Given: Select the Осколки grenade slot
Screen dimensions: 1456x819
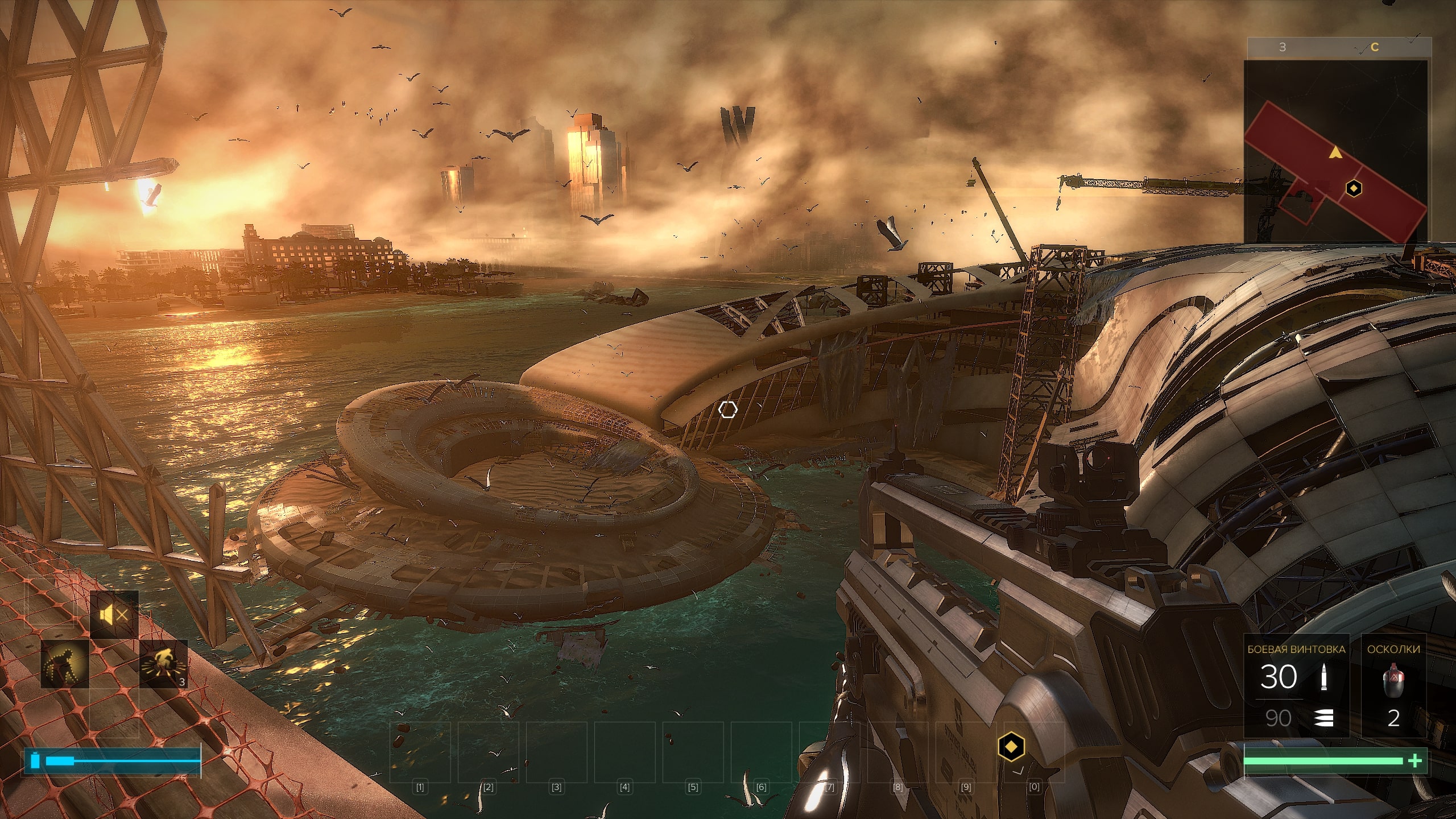Looking at the screenshot, I should point(1393,686).
